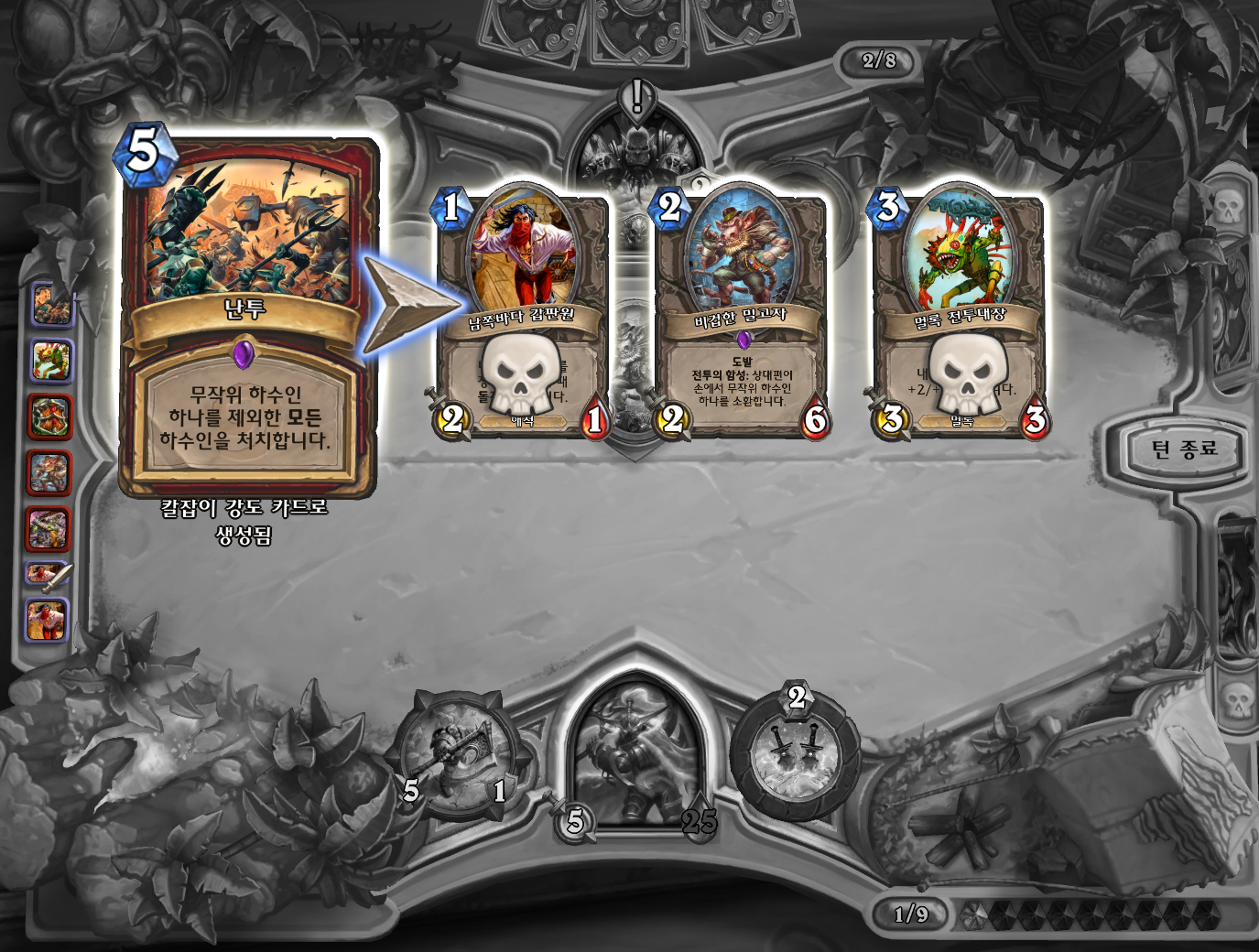Show the pirate attack tile with sword icon
This screenshot has height=952, width=1259.
pyautogui.click(x=48, y=574)
